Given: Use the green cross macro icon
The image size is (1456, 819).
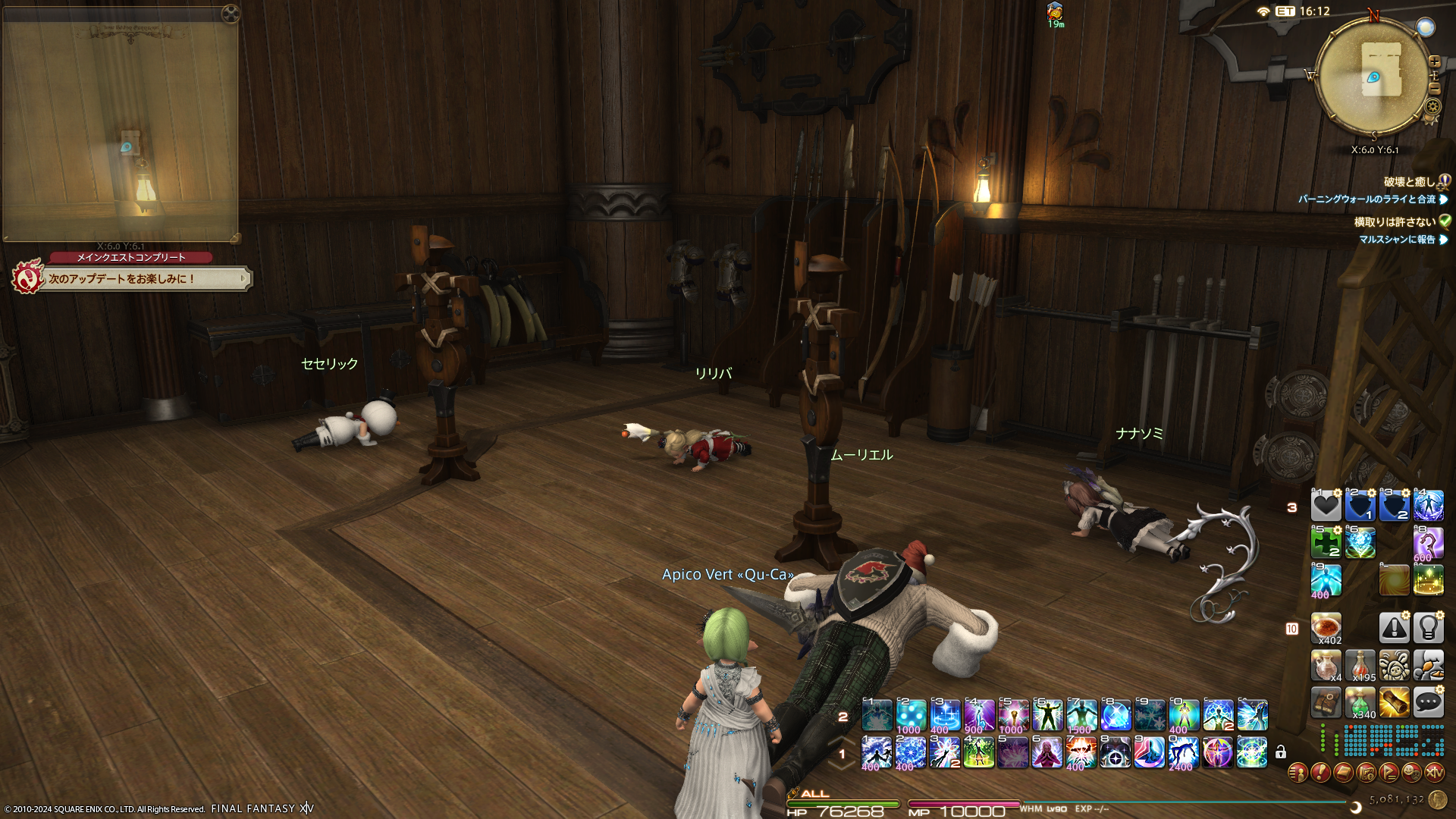Looking at the screenshot, I should click(1326, 543).
